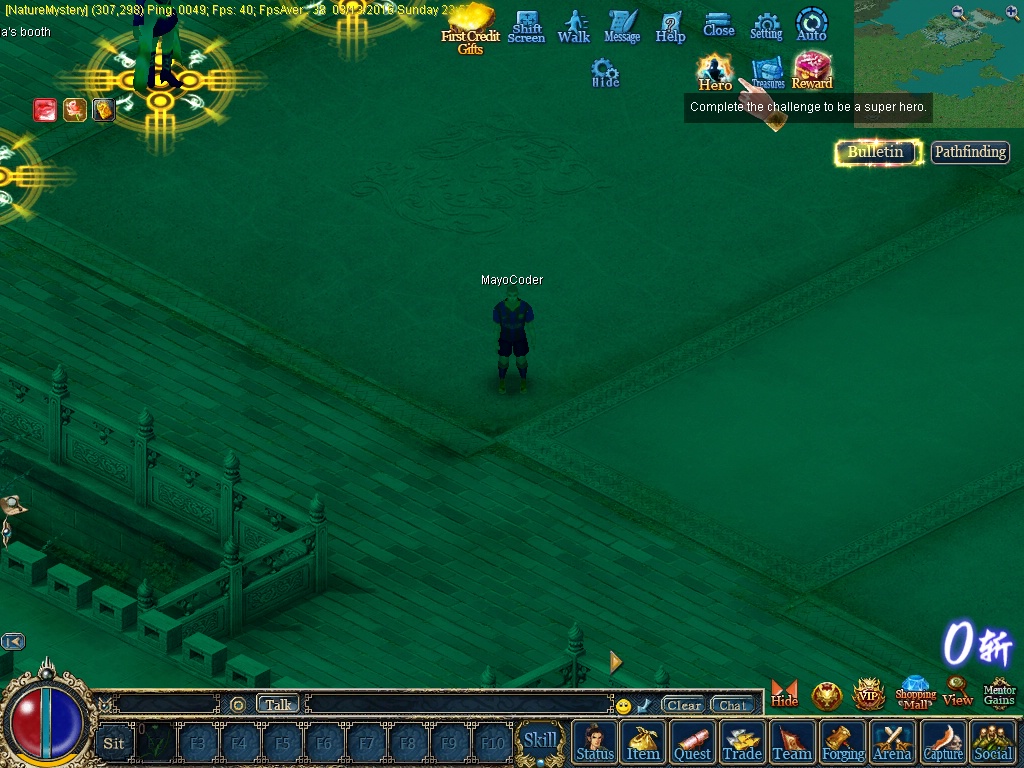Claim the Reward chest
1024x768 pixels.
[x=812, y=71]
